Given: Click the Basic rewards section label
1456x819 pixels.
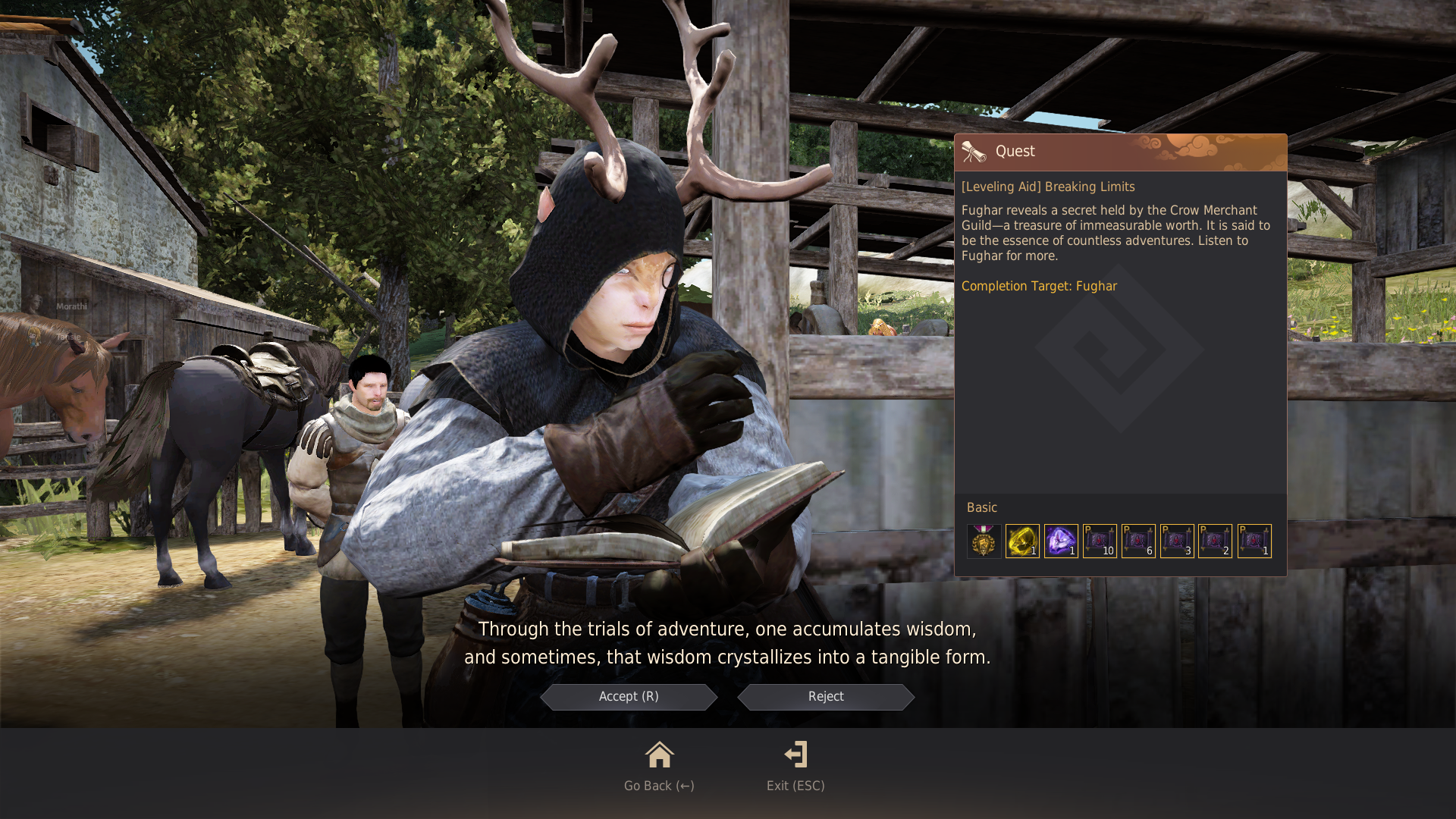Looking at the screenshot, I should (981, 507).
